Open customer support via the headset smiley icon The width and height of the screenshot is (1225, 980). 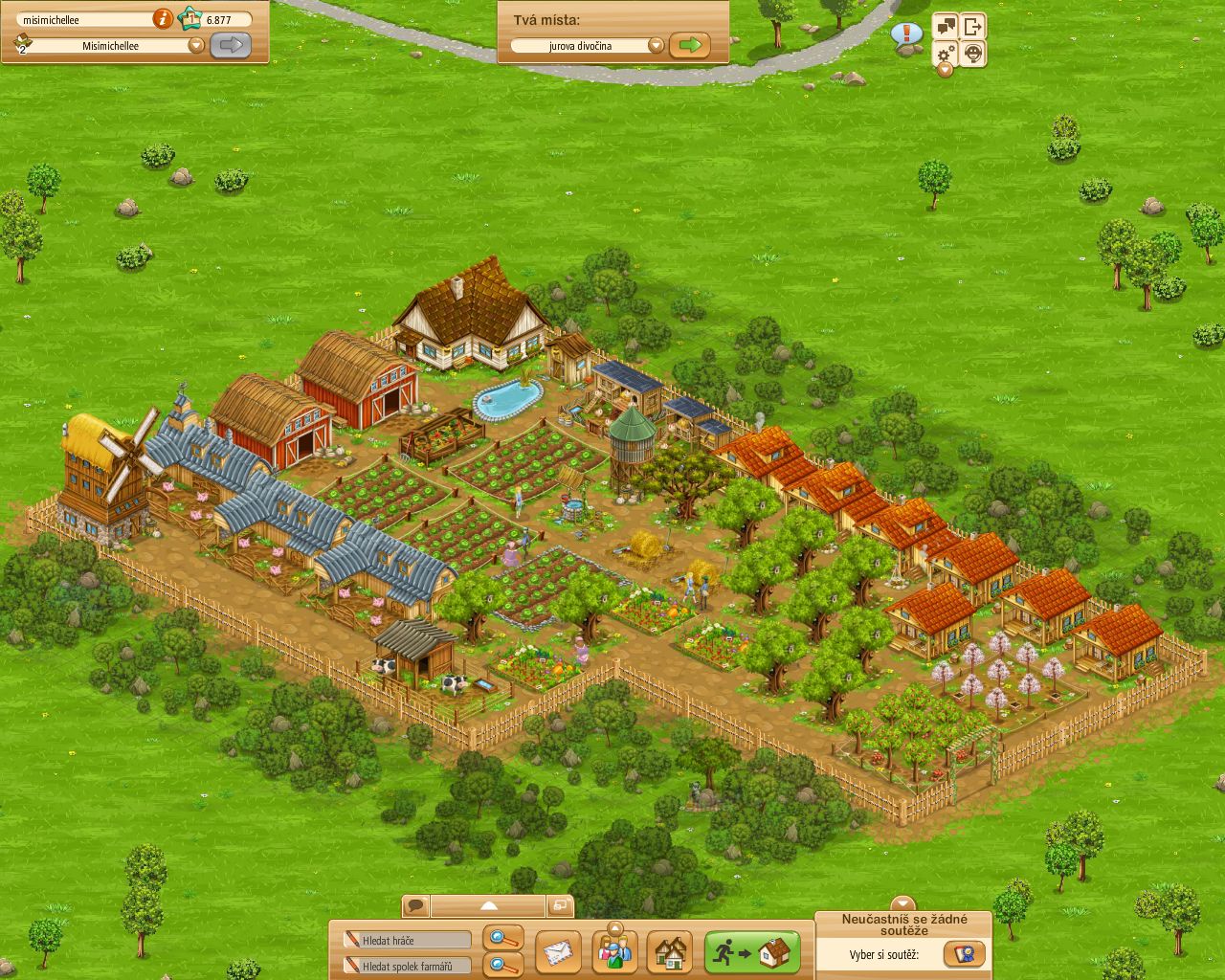click(x=972, y=54)
